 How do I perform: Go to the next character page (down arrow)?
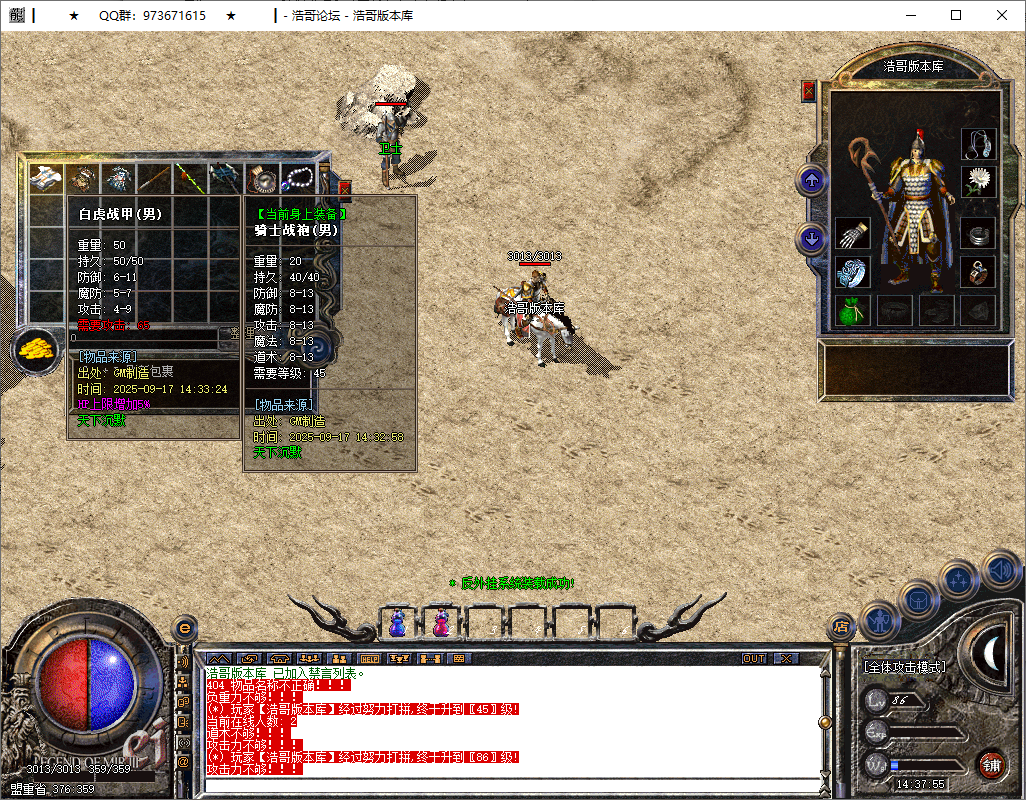(812, 239)
